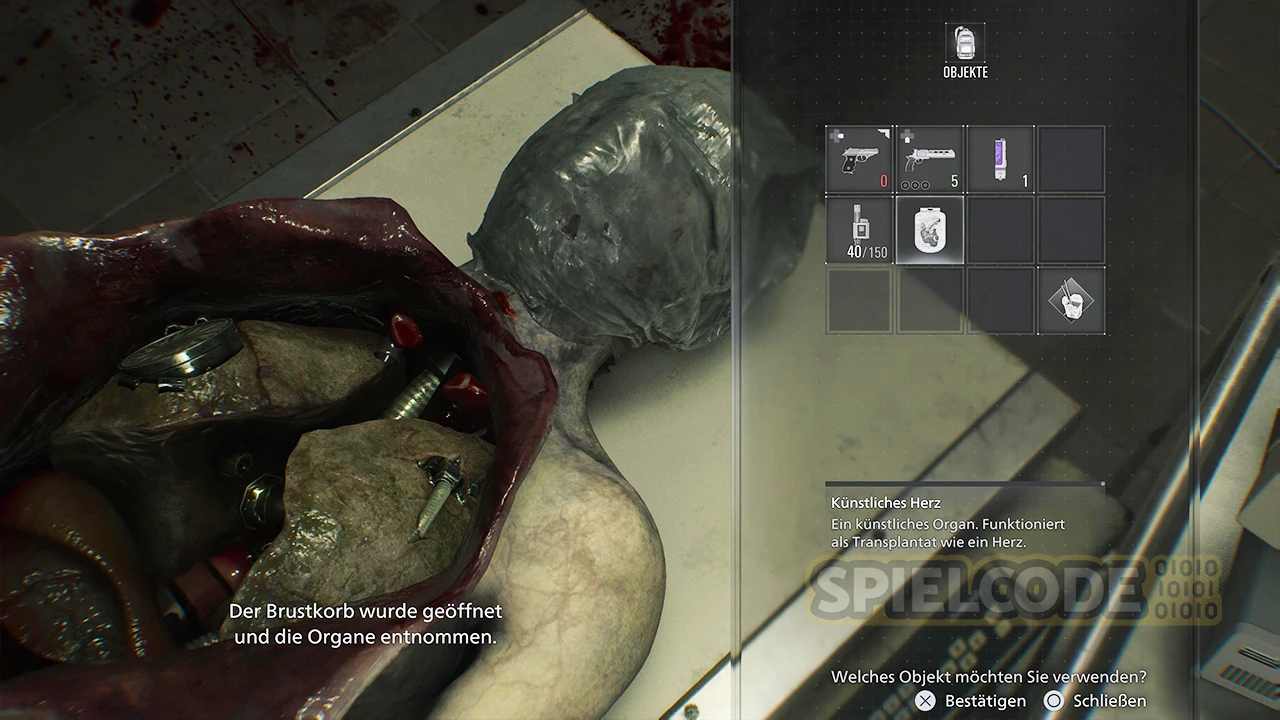Choose the purple injector item

pos(999,159)
